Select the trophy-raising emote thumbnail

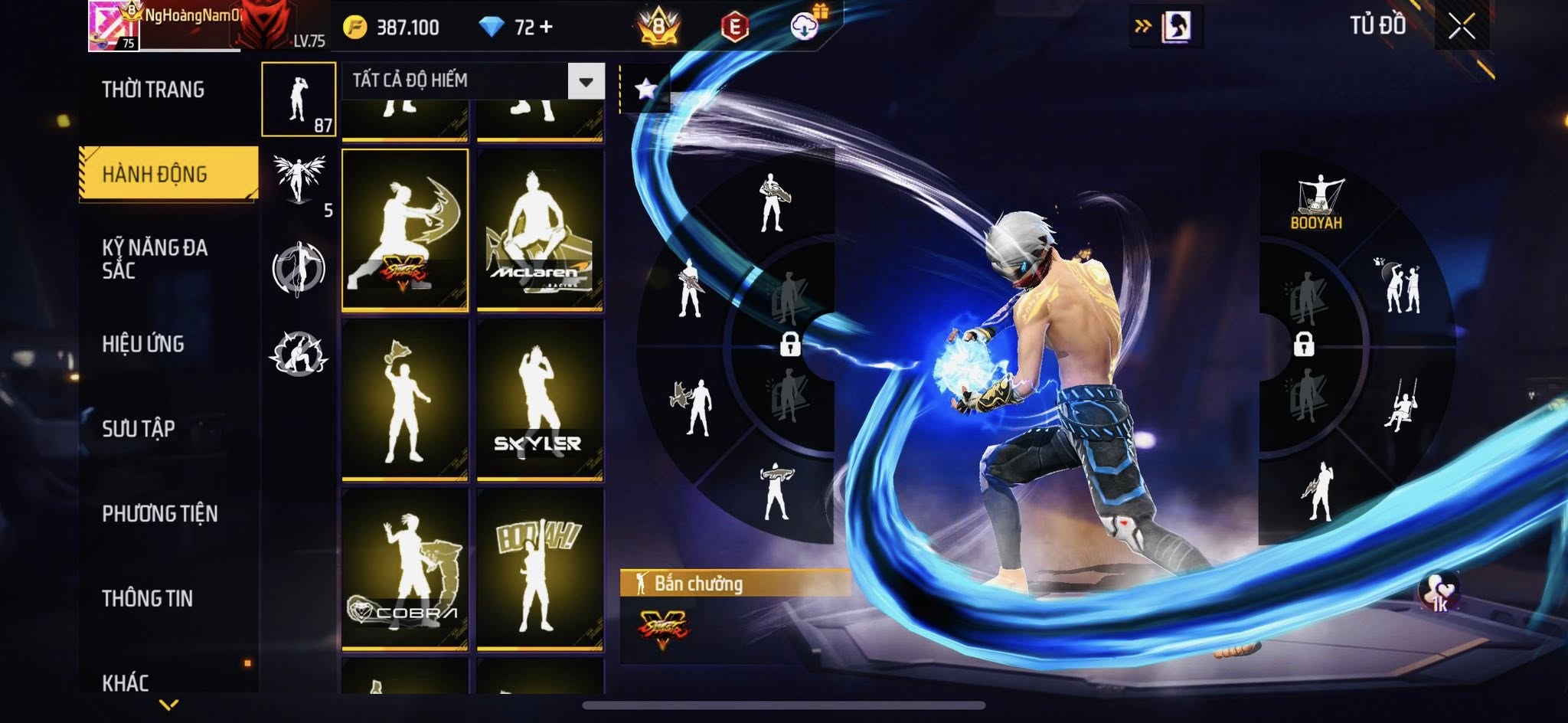(x=405, y=399)
